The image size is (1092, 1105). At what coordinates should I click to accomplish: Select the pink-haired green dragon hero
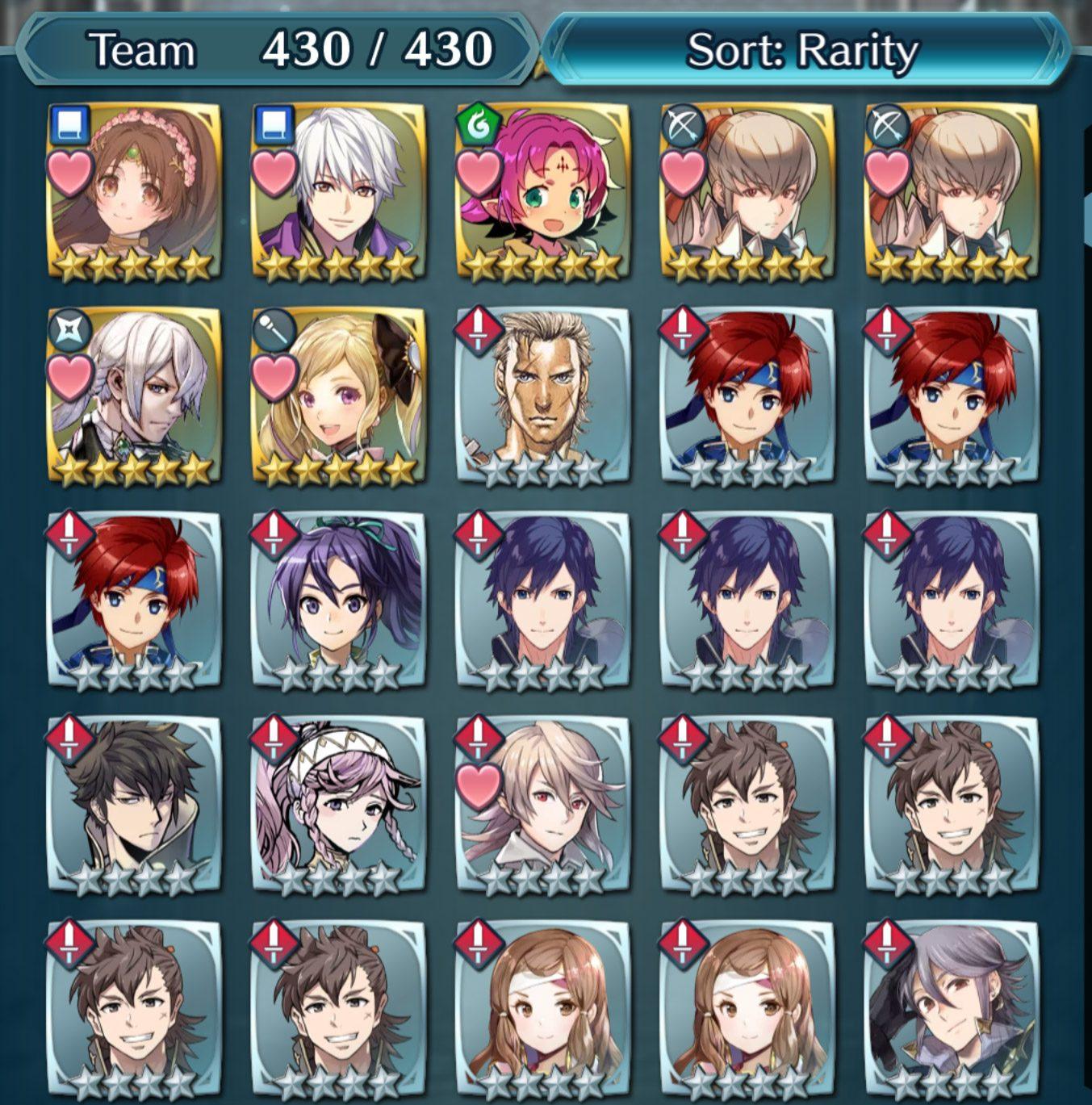tap(542, 192)
